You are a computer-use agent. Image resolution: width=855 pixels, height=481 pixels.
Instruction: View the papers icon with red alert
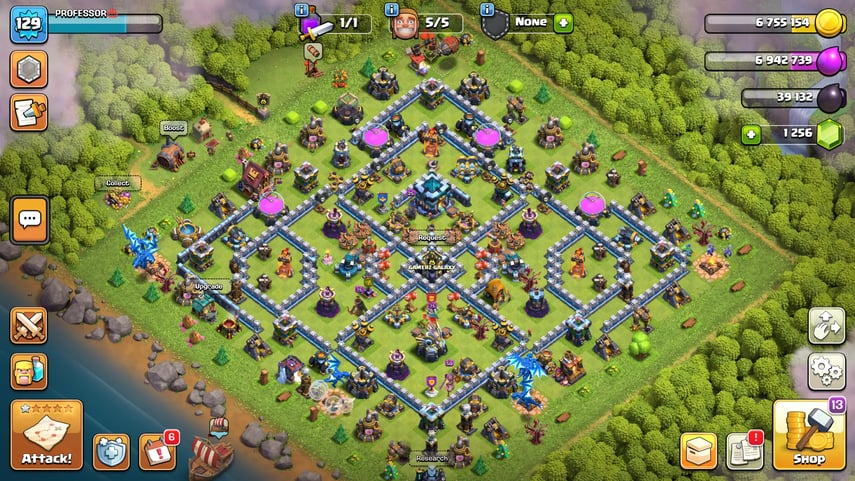[744, 450]
